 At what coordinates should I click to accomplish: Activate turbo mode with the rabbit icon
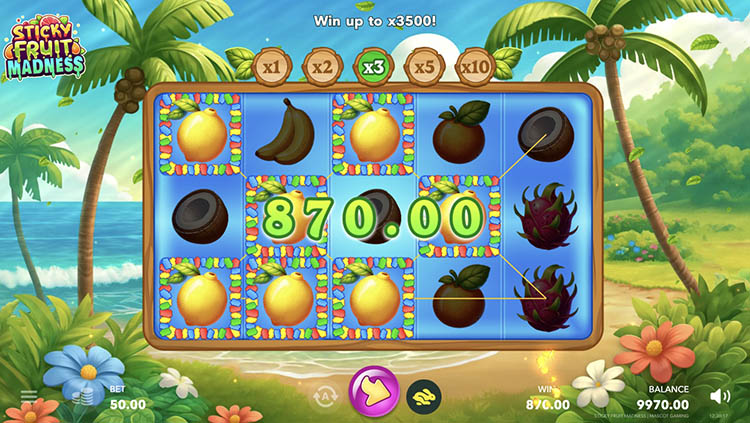coord(423,396)
